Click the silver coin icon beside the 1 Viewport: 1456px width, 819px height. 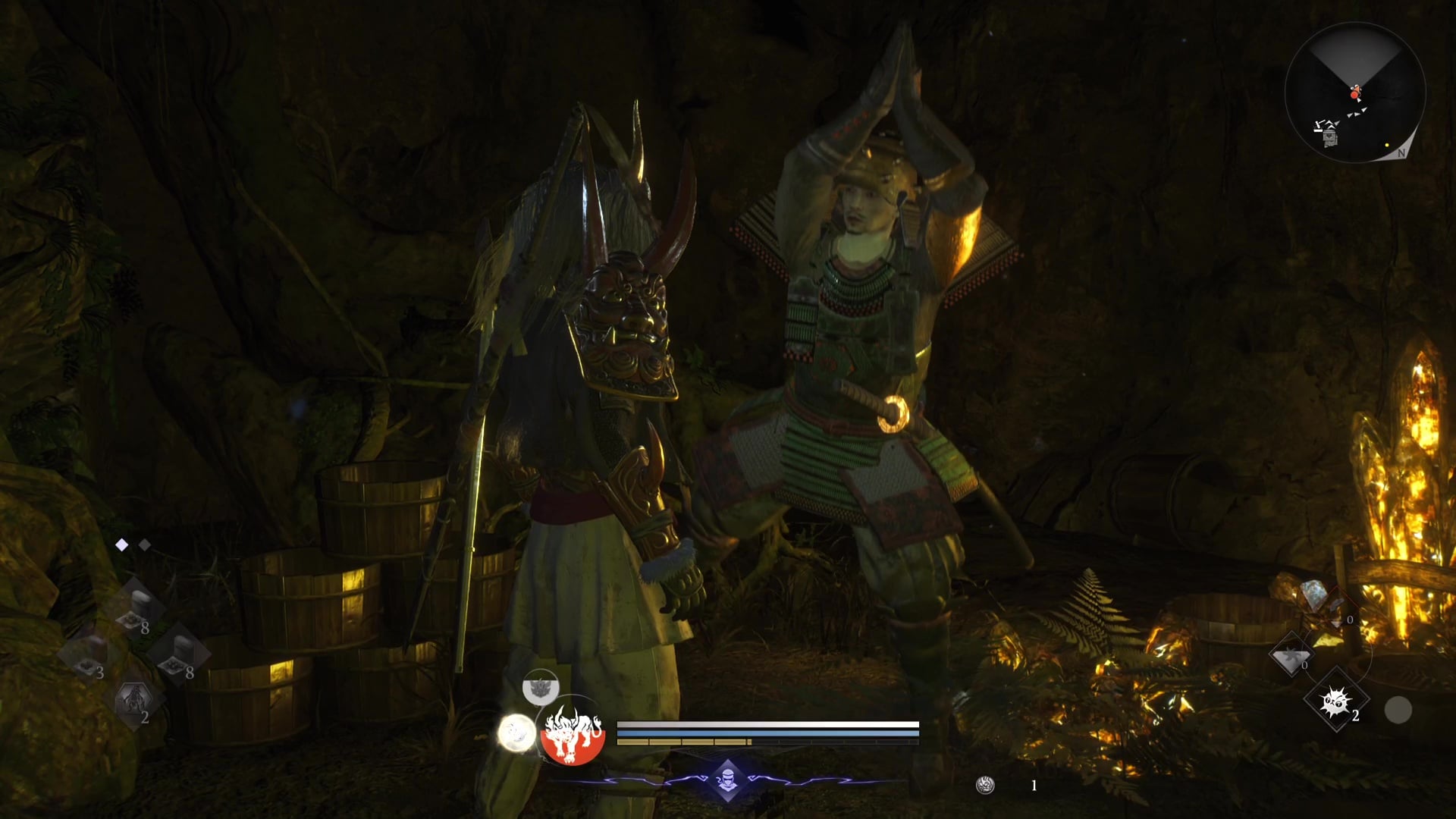[x=984, y=786]
